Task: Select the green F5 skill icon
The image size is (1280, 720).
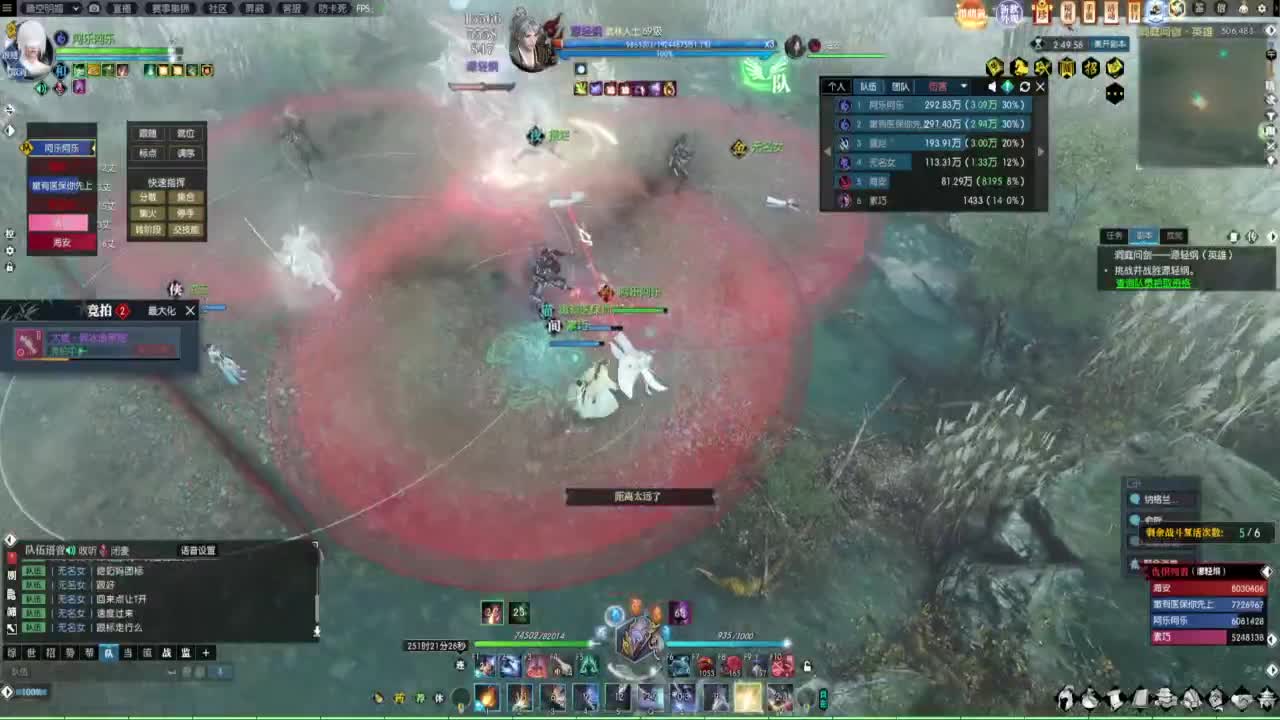Action: [588, 668]
